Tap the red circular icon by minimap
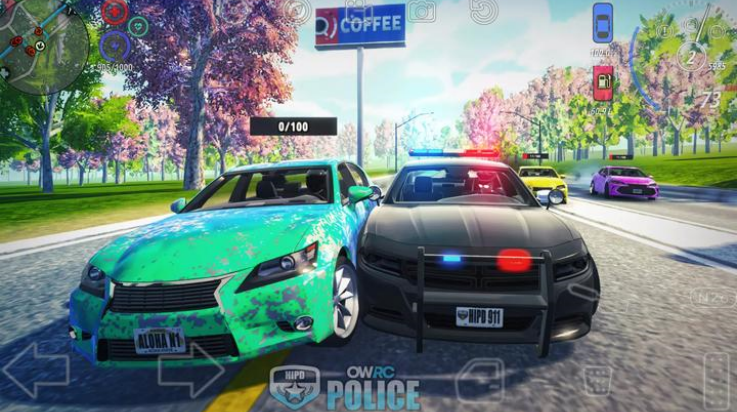 coord(114,12)
